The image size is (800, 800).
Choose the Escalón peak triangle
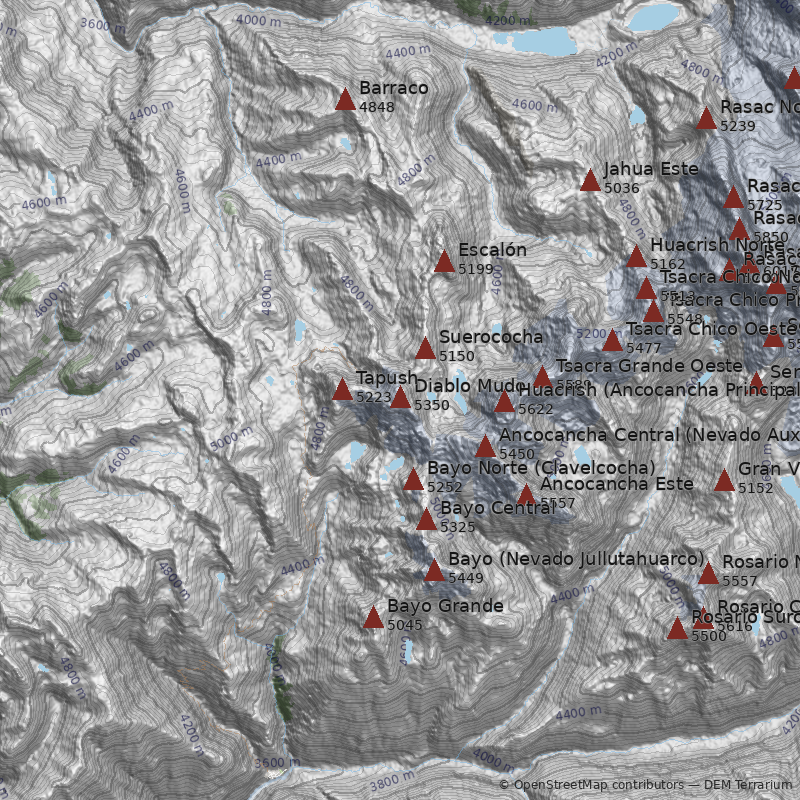444,262
